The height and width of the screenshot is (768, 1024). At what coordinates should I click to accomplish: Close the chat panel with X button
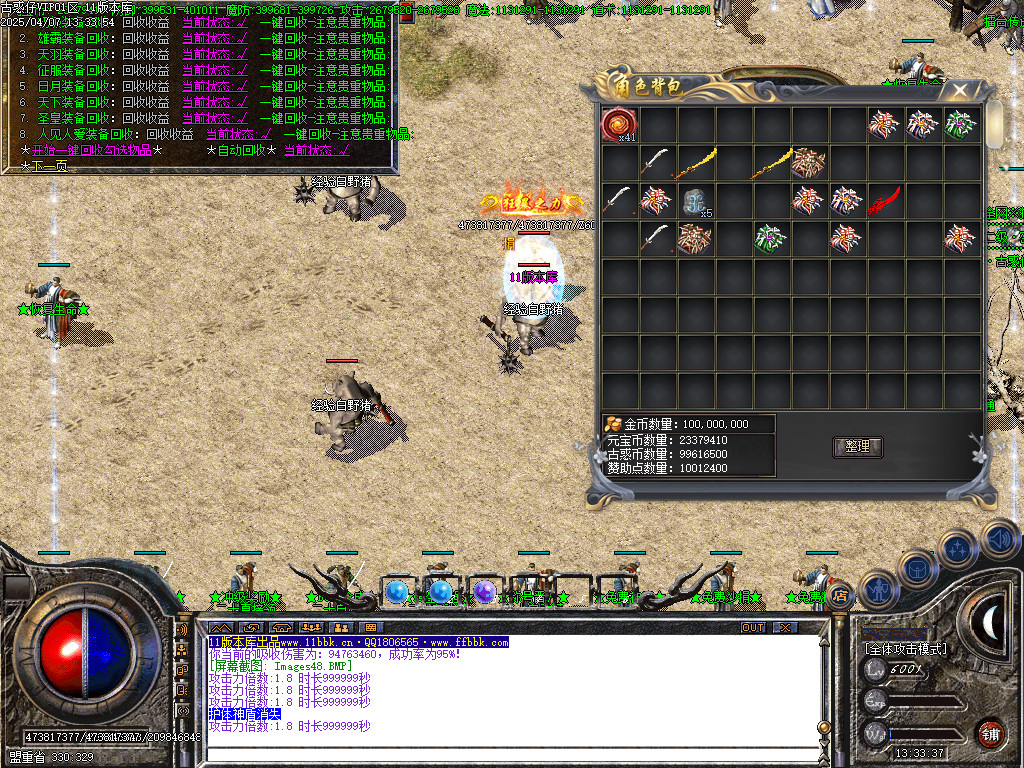coord(786,627)
